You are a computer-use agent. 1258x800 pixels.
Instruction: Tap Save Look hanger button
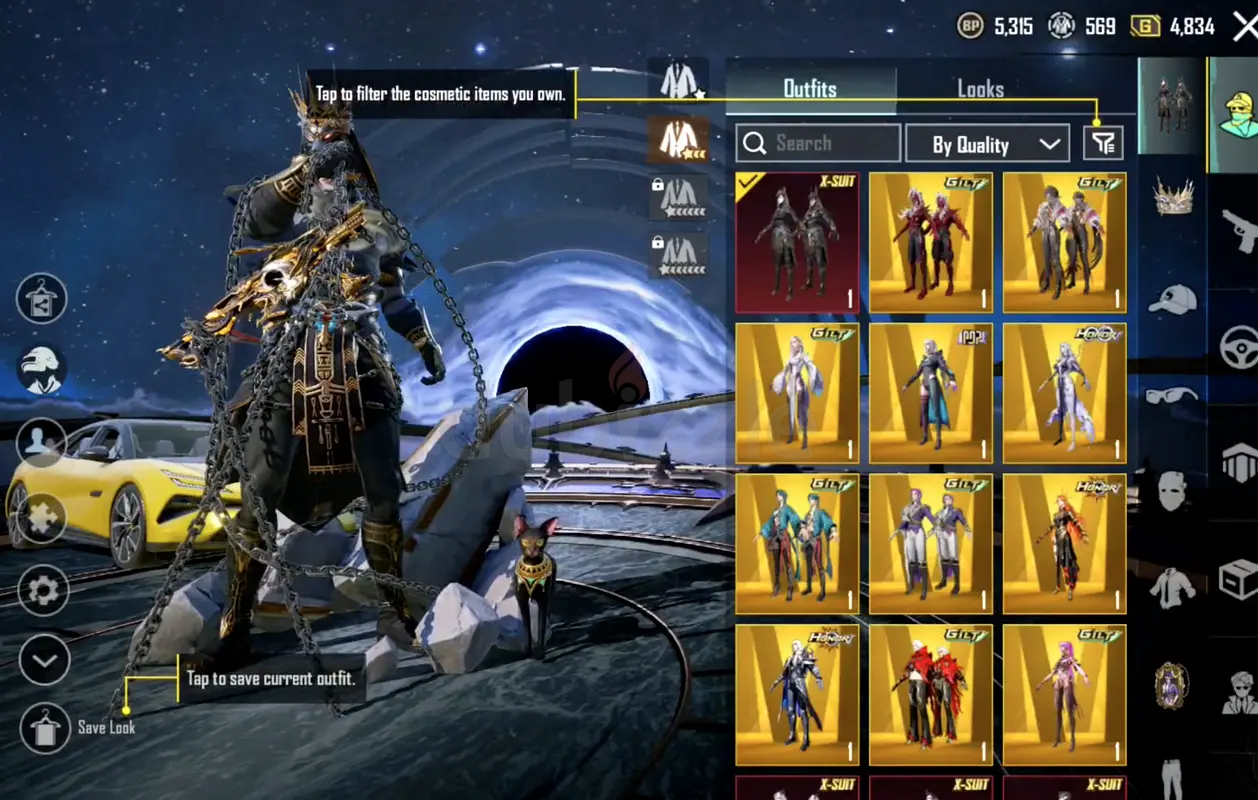point(45,727)
